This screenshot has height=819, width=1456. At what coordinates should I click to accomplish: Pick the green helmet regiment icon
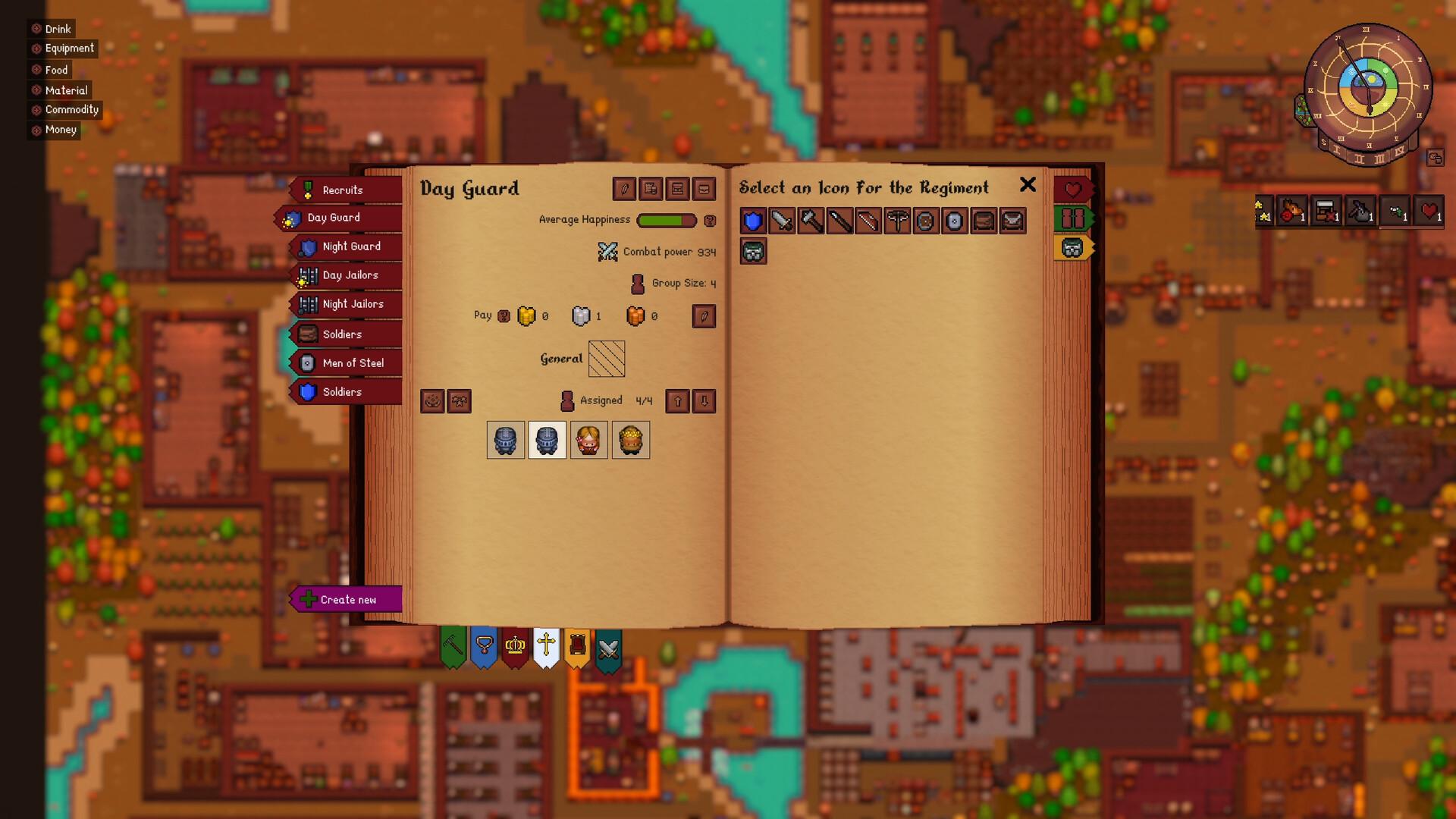tap(754, 252)
